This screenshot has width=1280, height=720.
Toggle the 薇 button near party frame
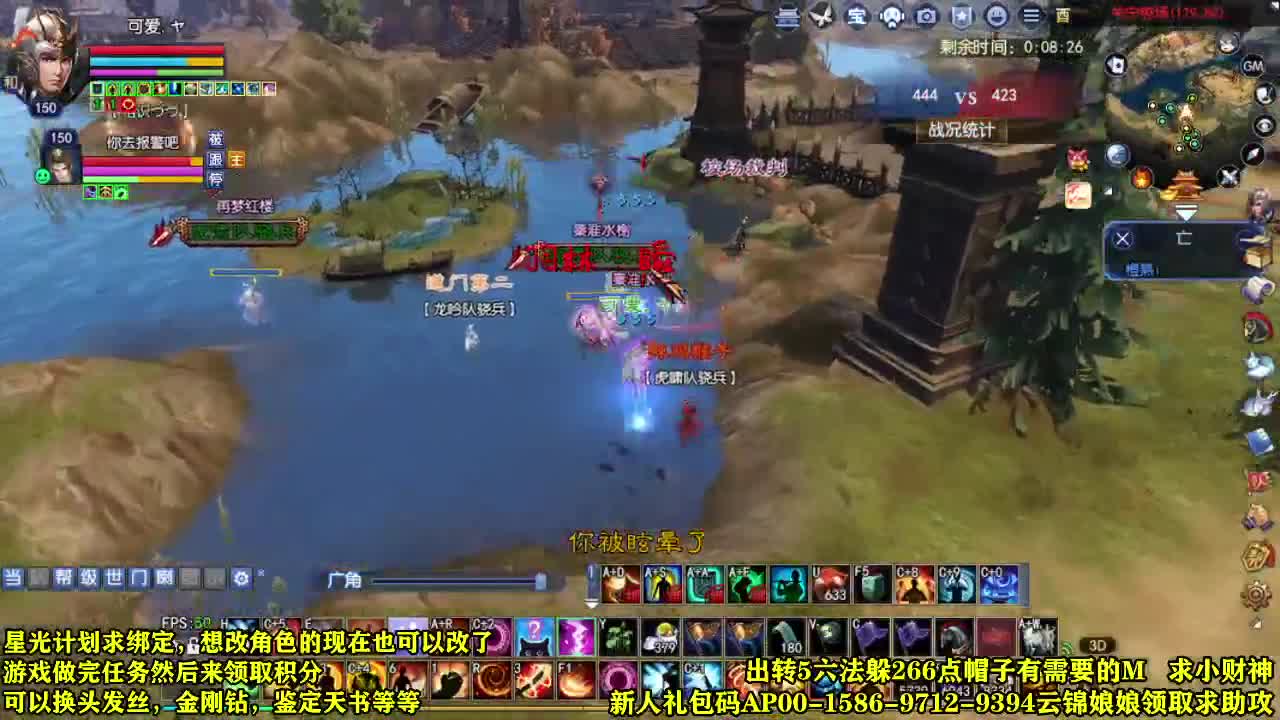coord(215,140)
